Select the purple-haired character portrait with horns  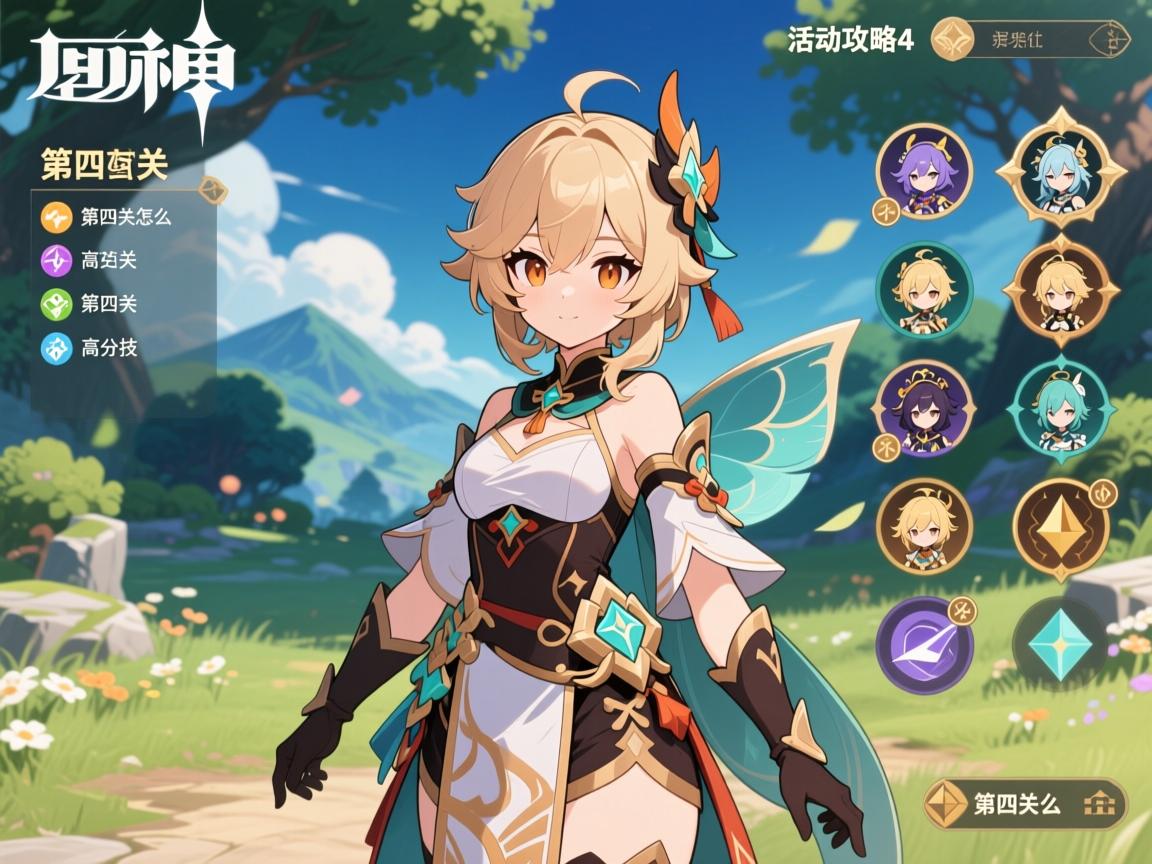(x=924, y=172)
